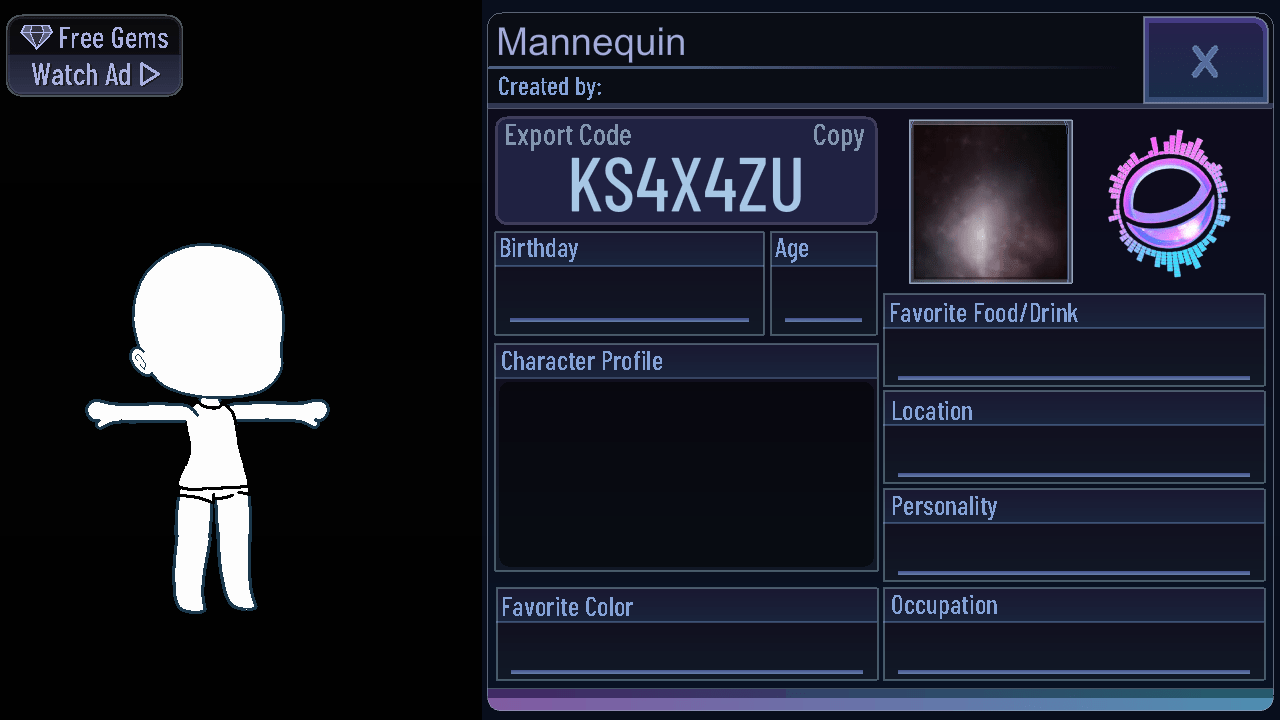
Task: Click the diamond gem icon on Free Gems banner
Action: coord(36,36)
